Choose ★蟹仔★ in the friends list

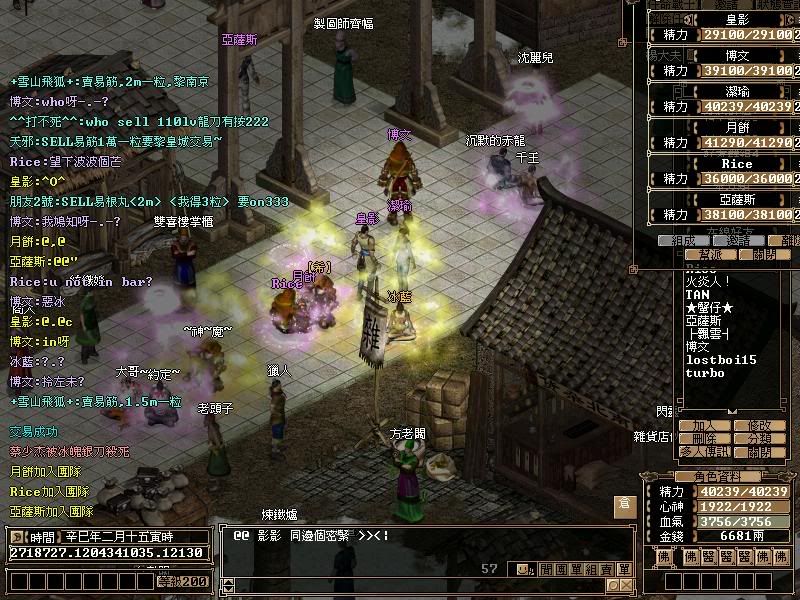pos(712,307)
